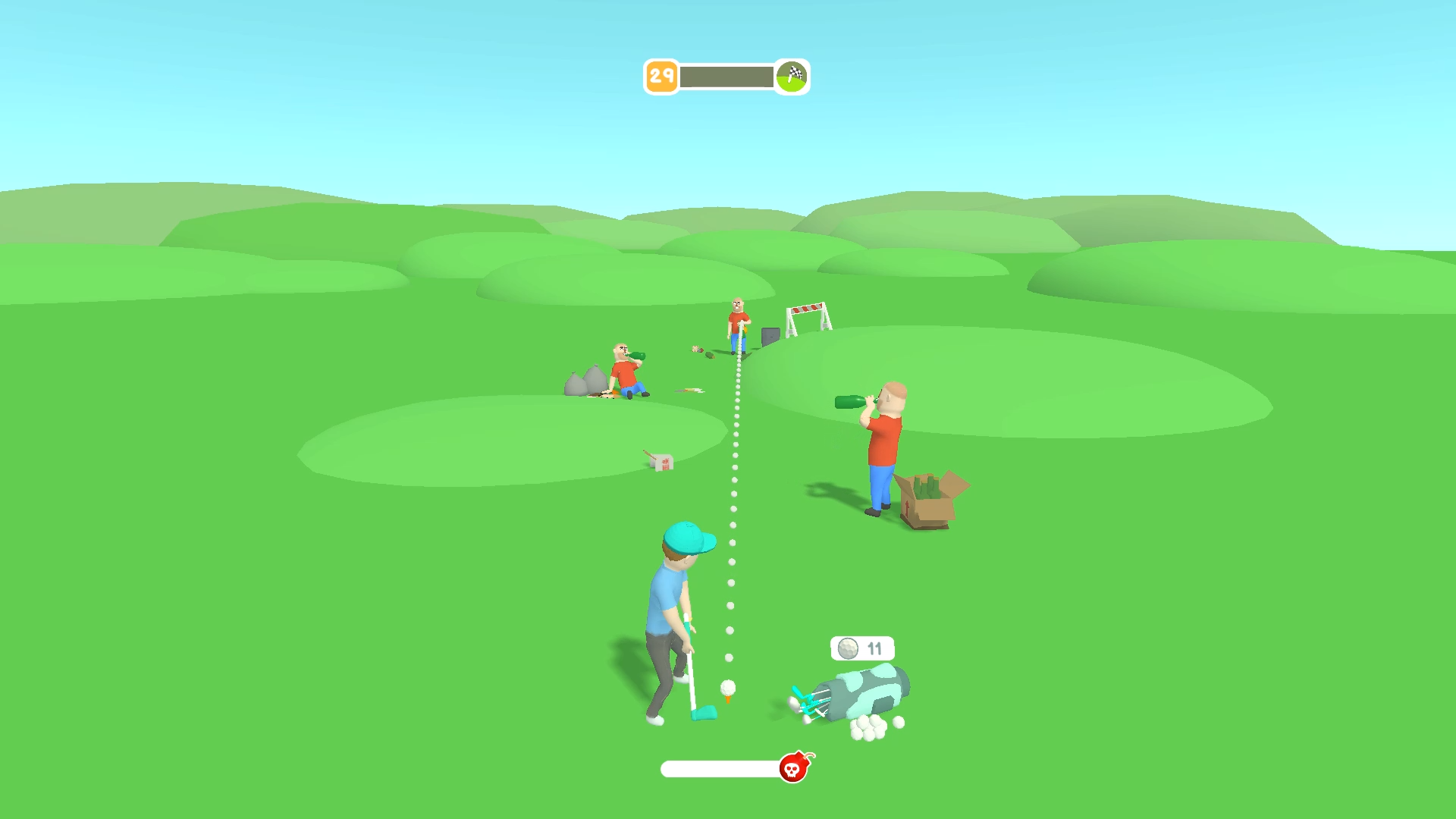
Task: Select the grenade lying near the barrier
Action: click(710, 355)
